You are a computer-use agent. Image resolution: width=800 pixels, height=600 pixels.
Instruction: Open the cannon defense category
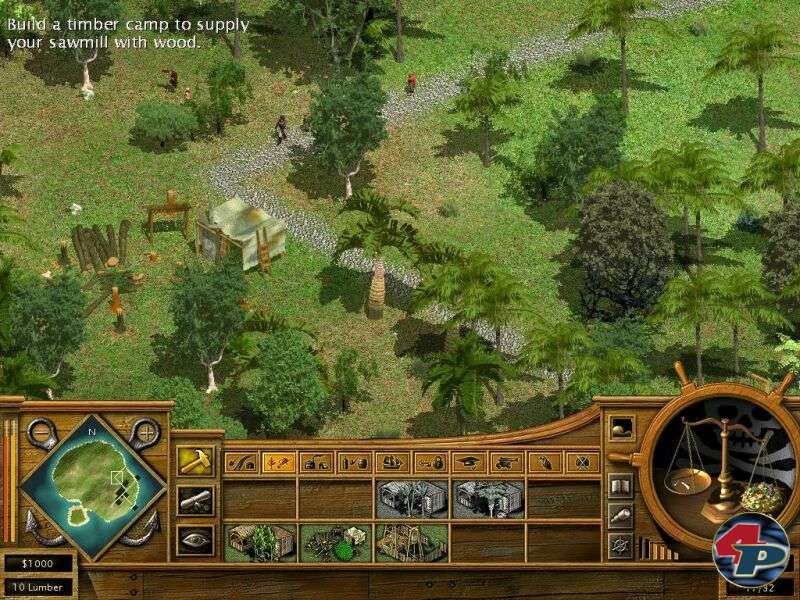[x=506, y=462]
